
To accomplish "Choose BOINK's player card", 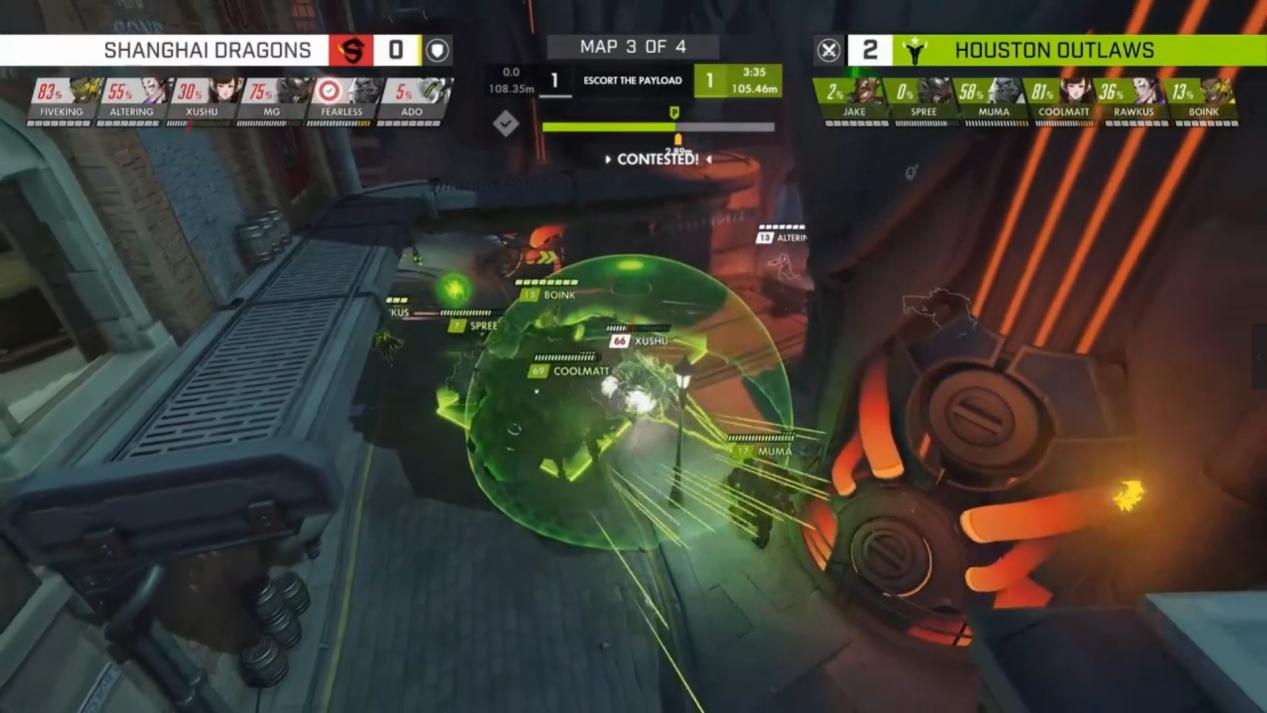I will (1204, 101).
